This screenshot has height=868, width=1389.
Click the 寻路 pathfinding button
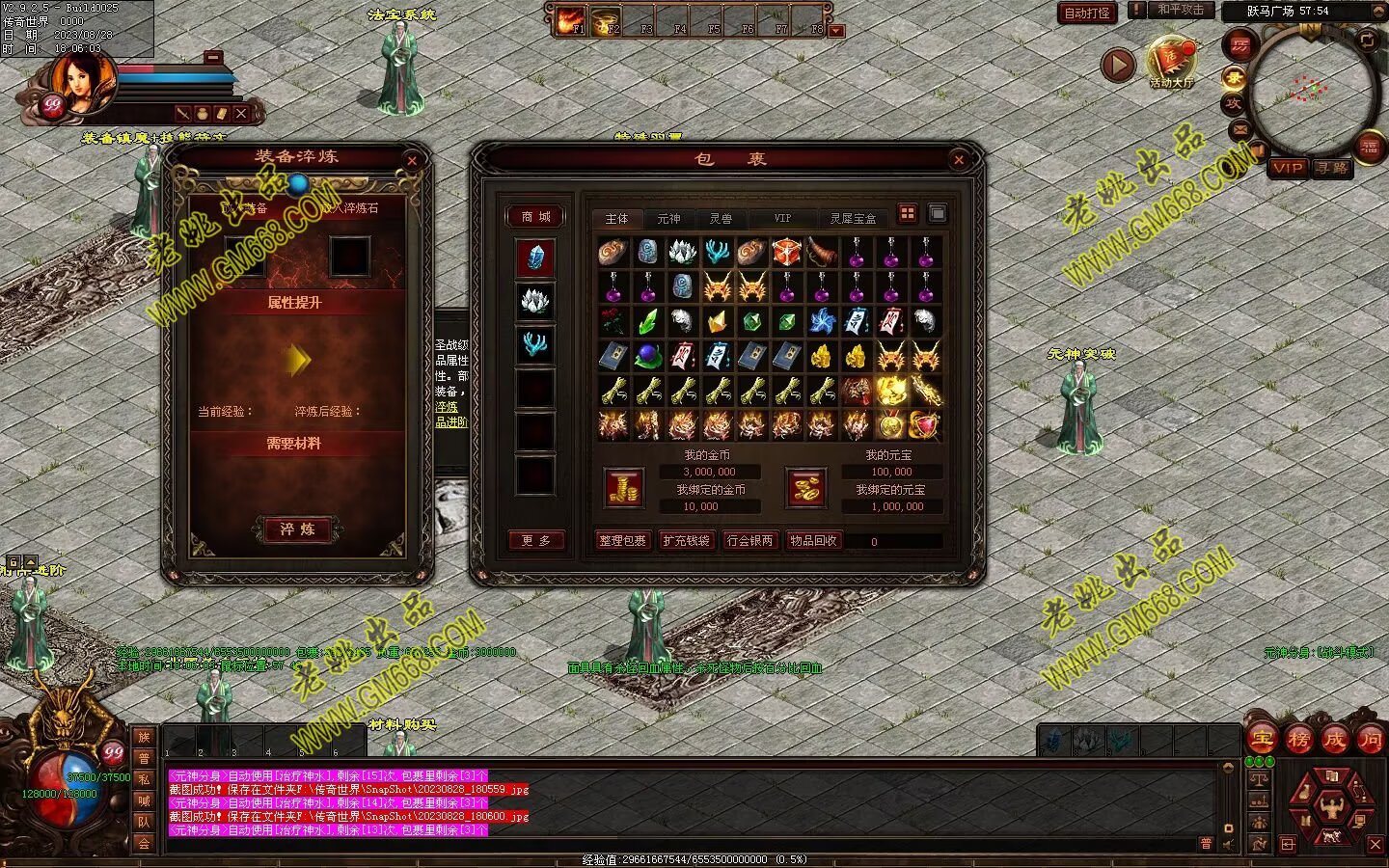1332,168
